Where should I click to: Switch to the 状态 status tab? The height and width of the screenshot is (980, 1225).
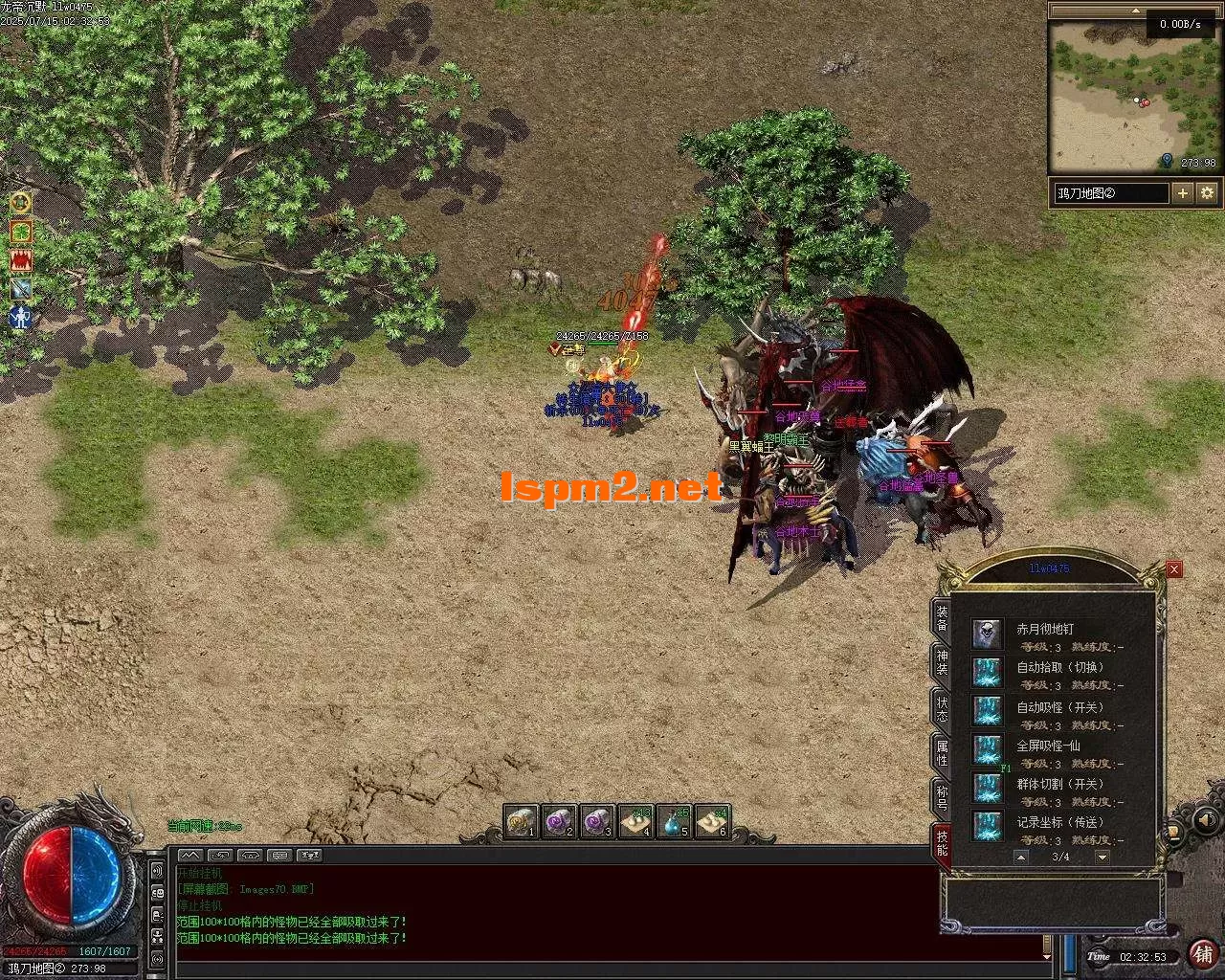942,708
